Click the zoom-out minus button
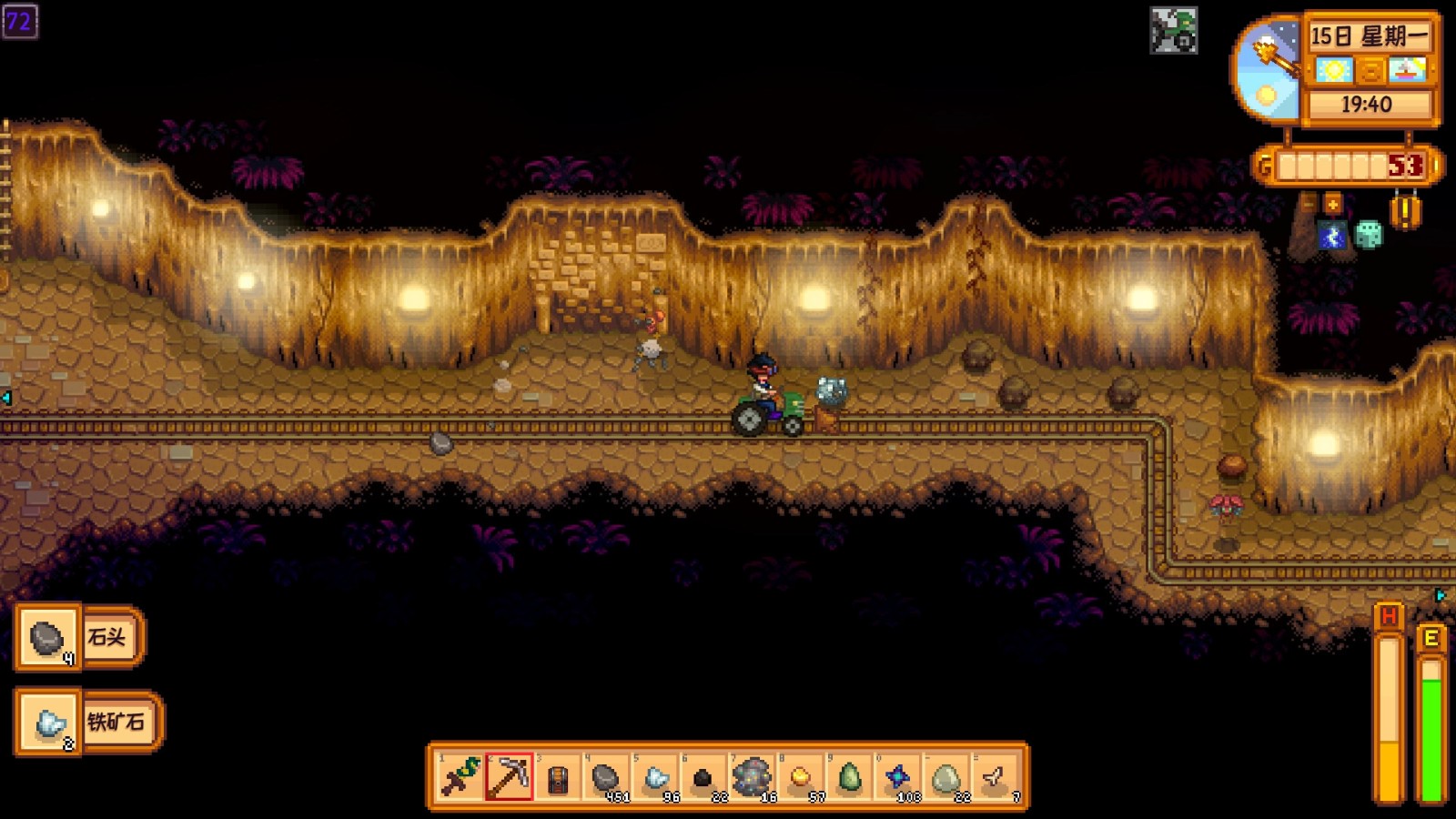This screenshot has height=819, width=1456. 1309,204
